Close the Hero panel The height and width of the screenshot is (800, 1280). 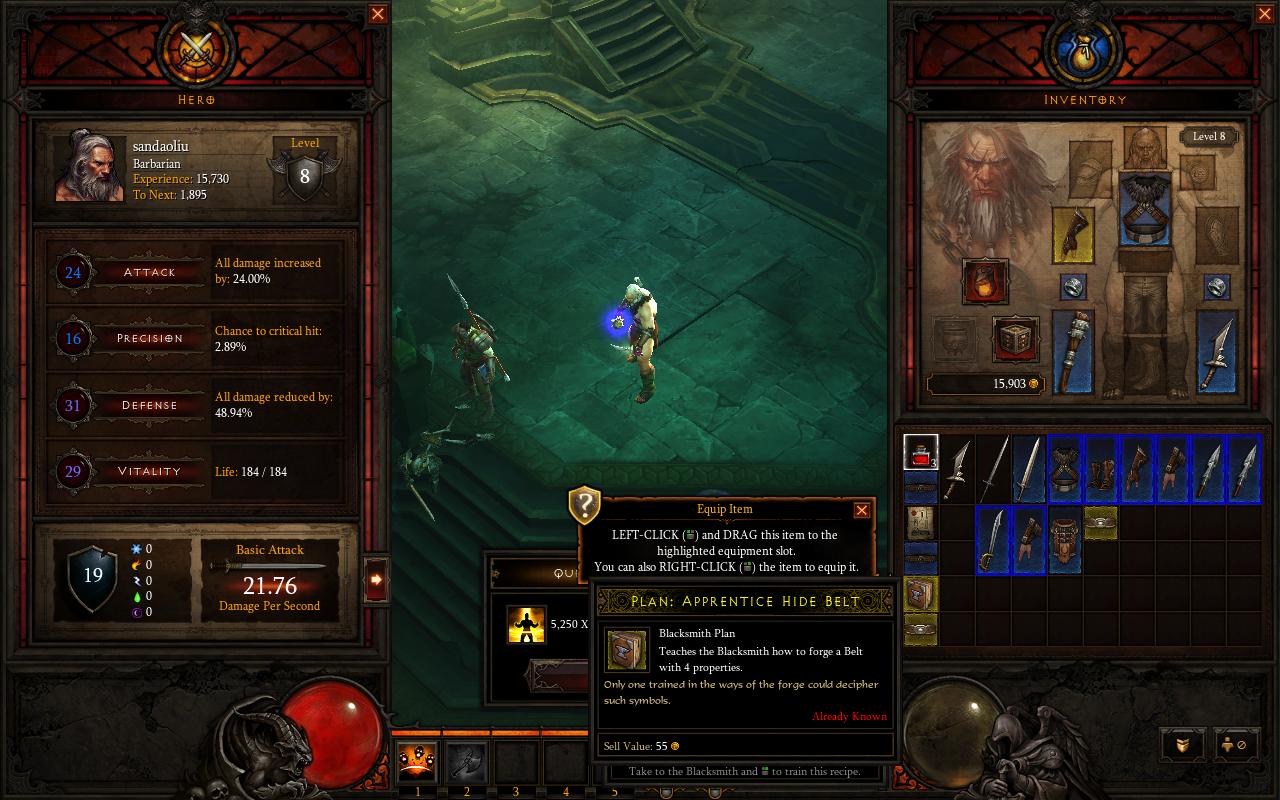378,14
